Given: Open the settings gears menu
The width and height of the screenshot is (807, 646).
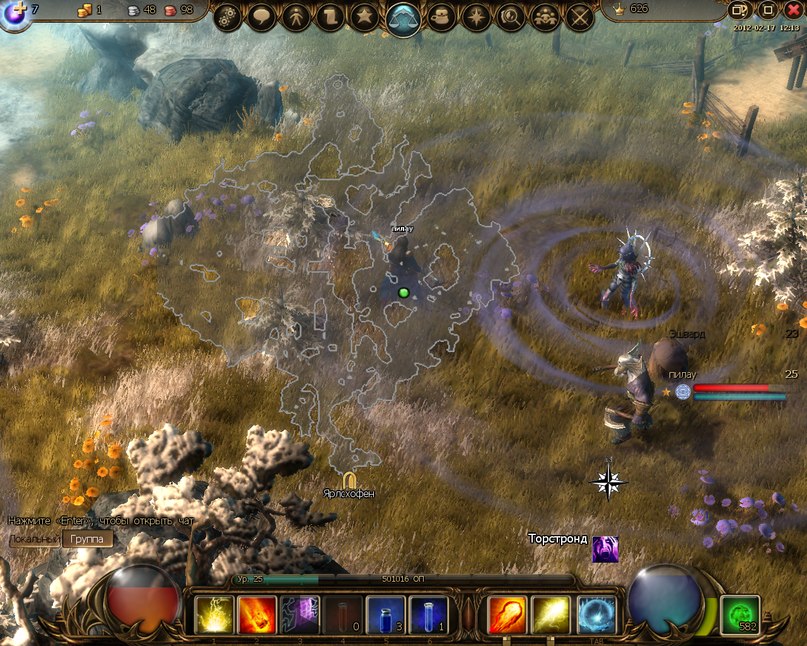Looking at the screenshot, I should [228, 17].
